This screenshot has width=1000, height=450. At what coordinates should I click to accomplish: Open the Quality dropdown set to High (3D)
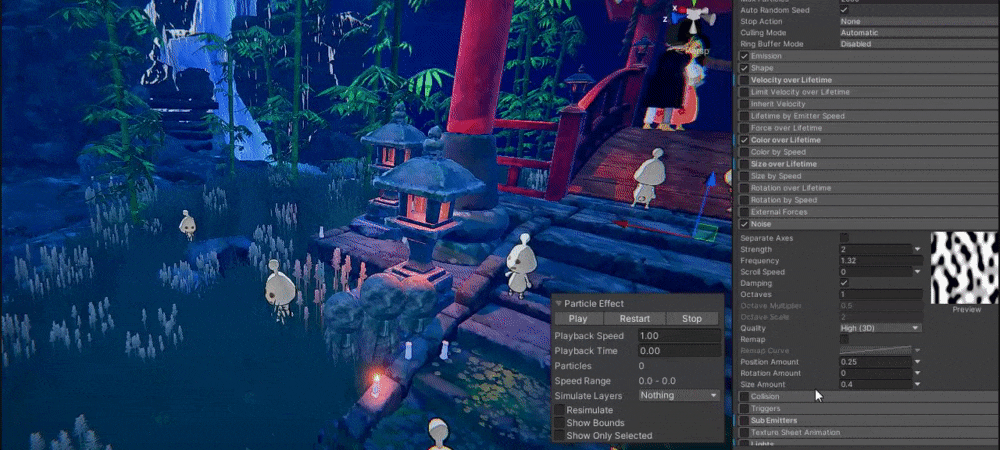880,328
